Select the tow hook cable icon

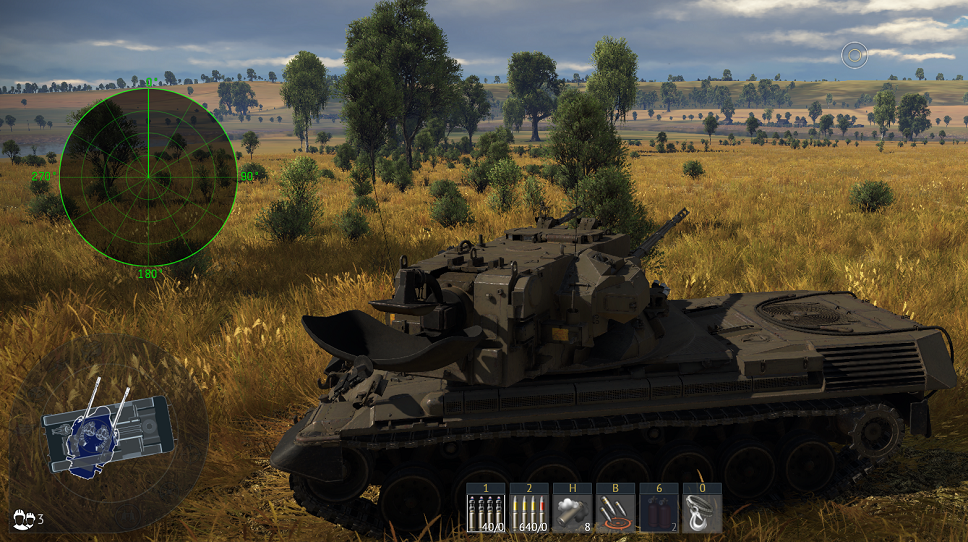(701, 510)
